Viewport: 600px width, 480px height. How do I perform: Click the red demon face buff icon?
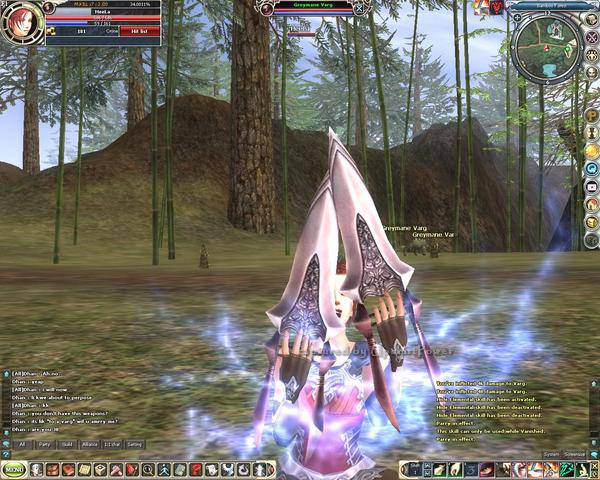[494, 7]
